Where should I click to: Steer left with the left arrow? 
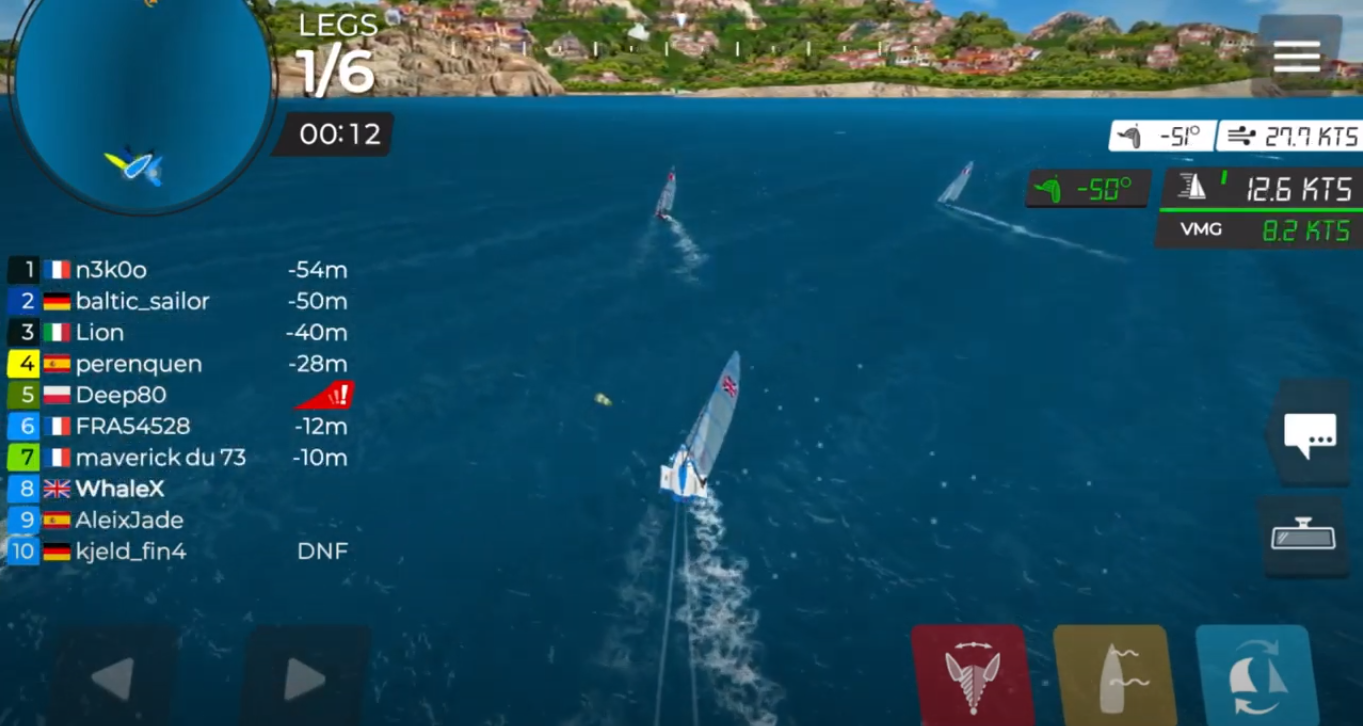coord(114,679)
